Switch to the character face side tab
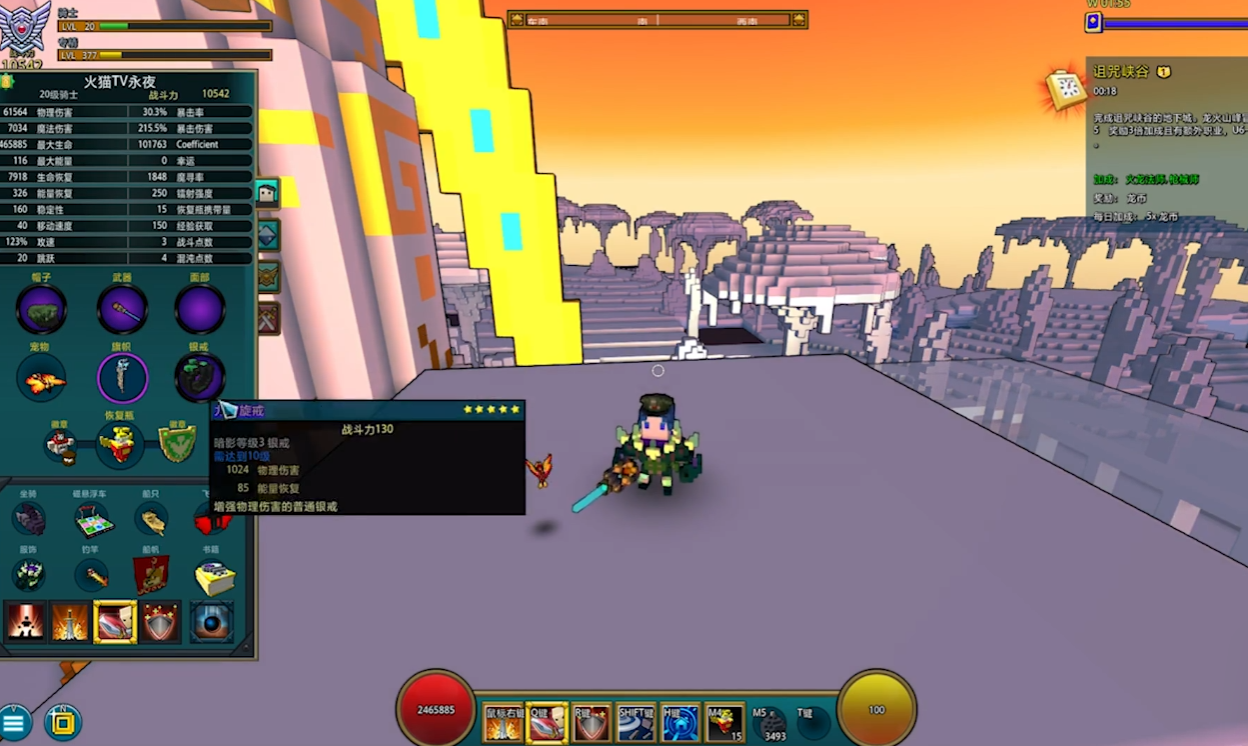Screen dimensions: 1248x746 [267, 193]
